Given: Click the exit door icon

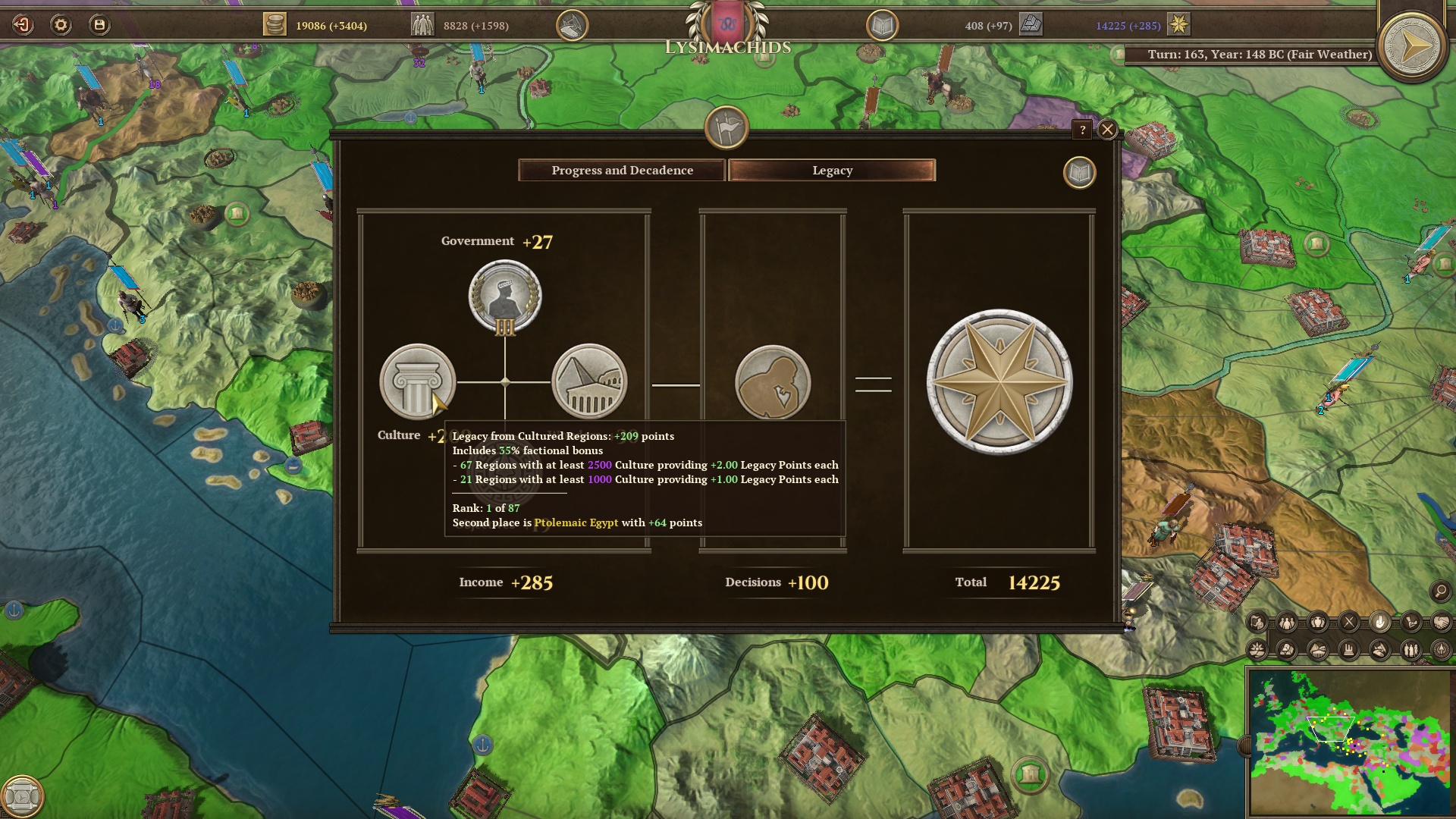Looking at the screenshot, I should (23, 25).
